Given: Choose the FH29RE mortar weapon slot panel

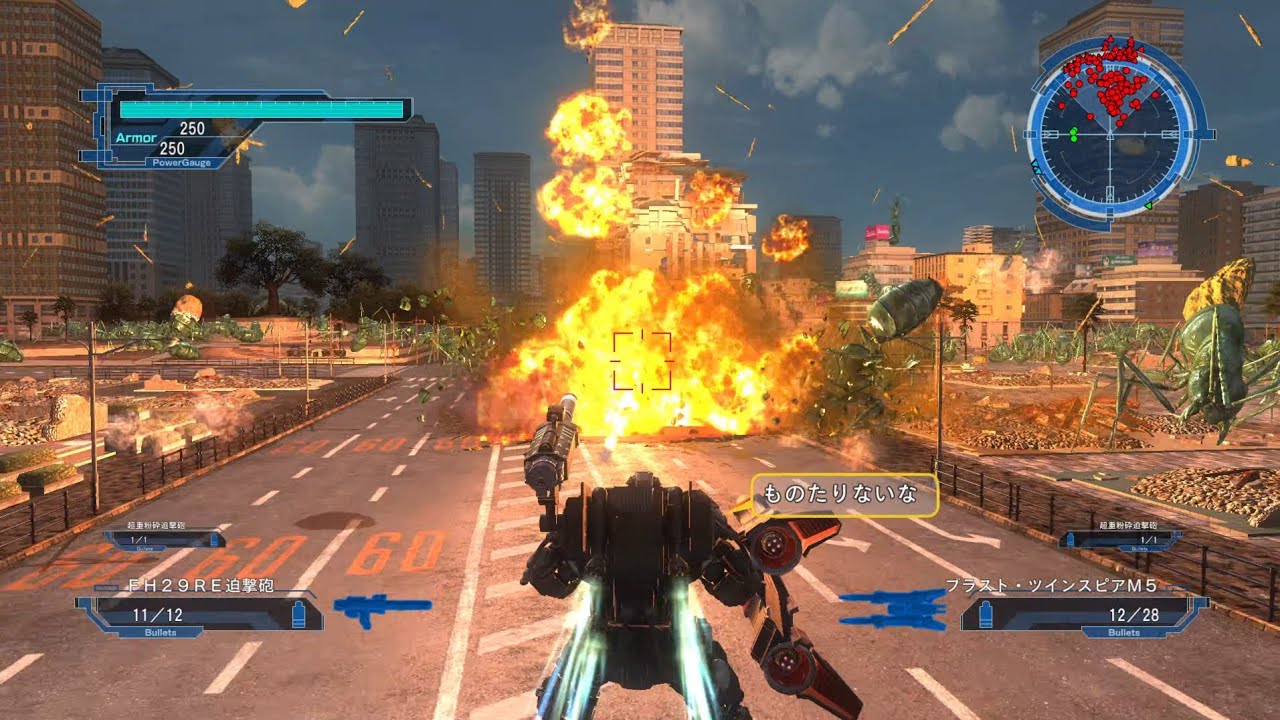Looking at the screenshot, I should (199, 614).
